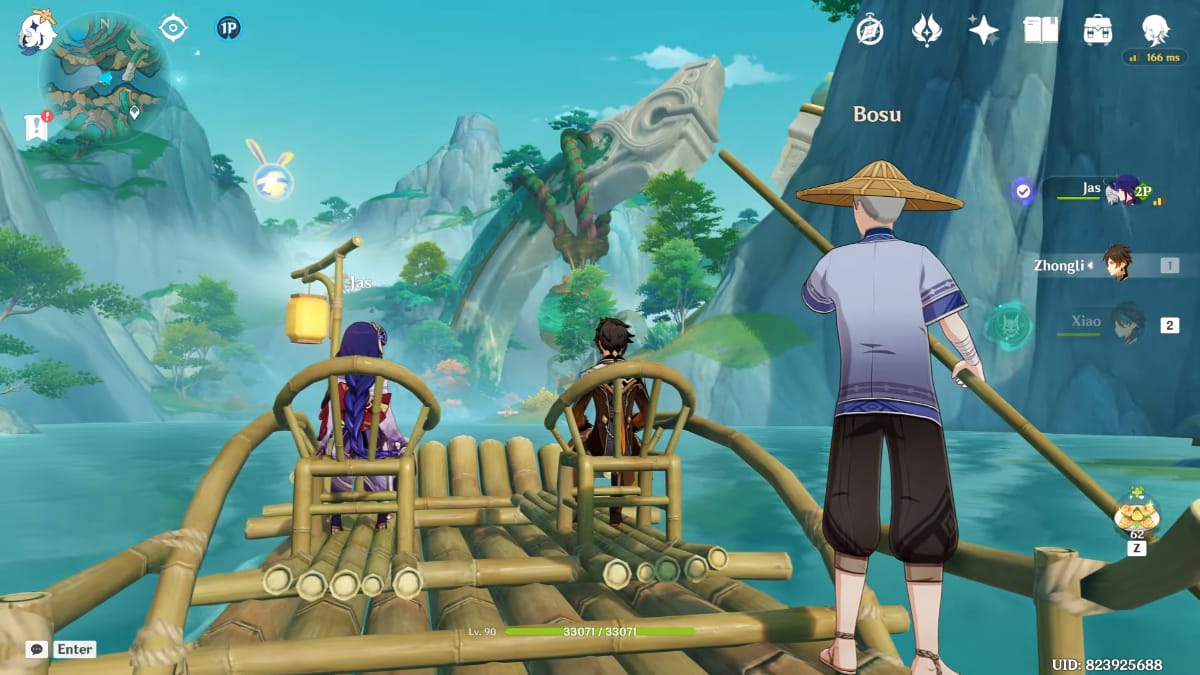1200x675 pixels.
Task: Use the food gadget quick slot
Action: [1137, 515]
